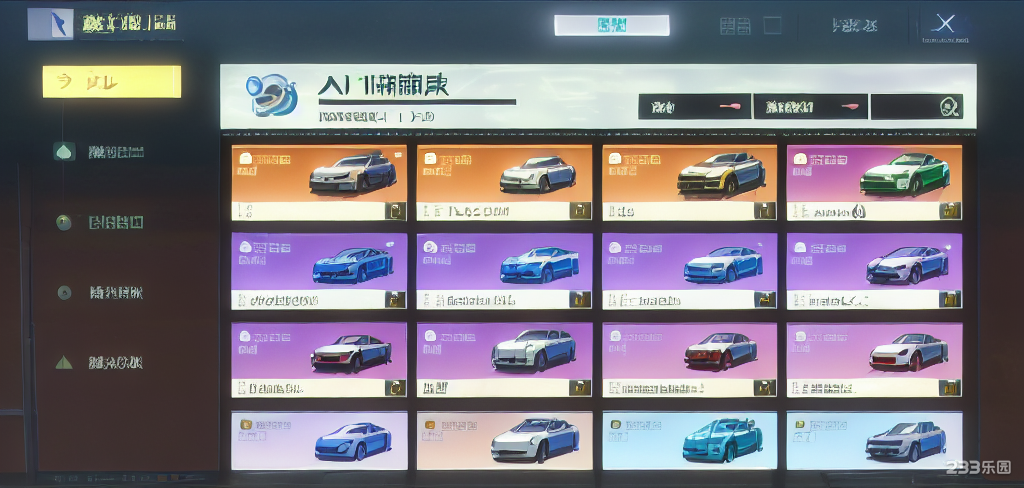
Task: Click the search box with magnifier icon
Action: (916, 106)
